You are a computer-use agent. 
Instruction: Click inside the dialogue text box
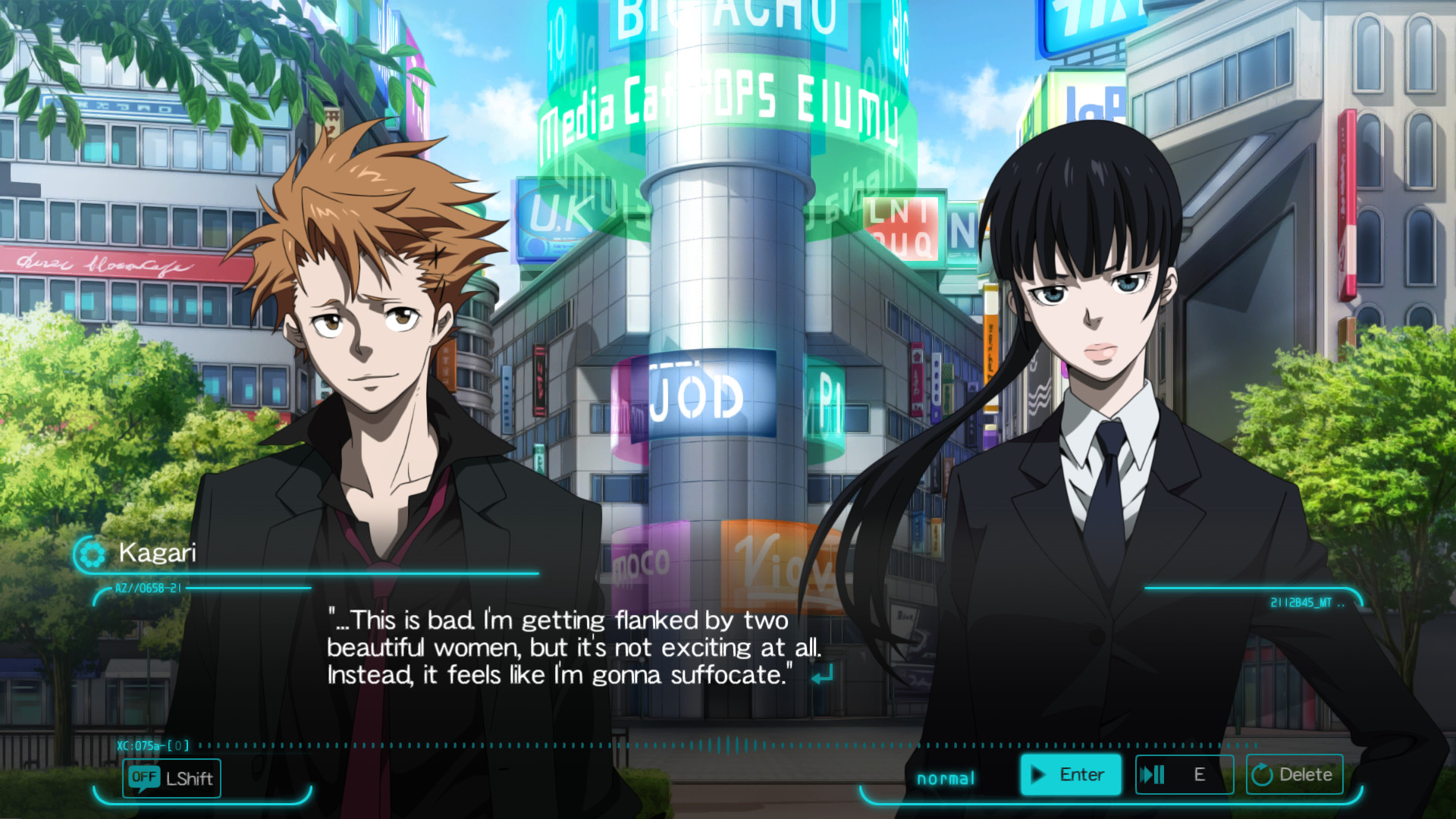click(576, 648)
